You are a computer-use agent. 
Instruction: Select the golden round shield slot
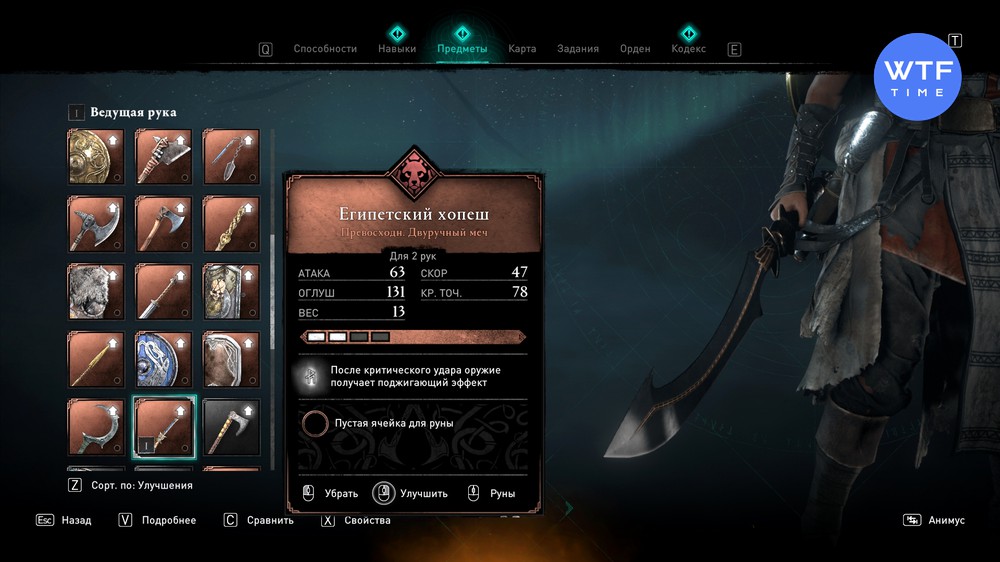pos(96,156)
